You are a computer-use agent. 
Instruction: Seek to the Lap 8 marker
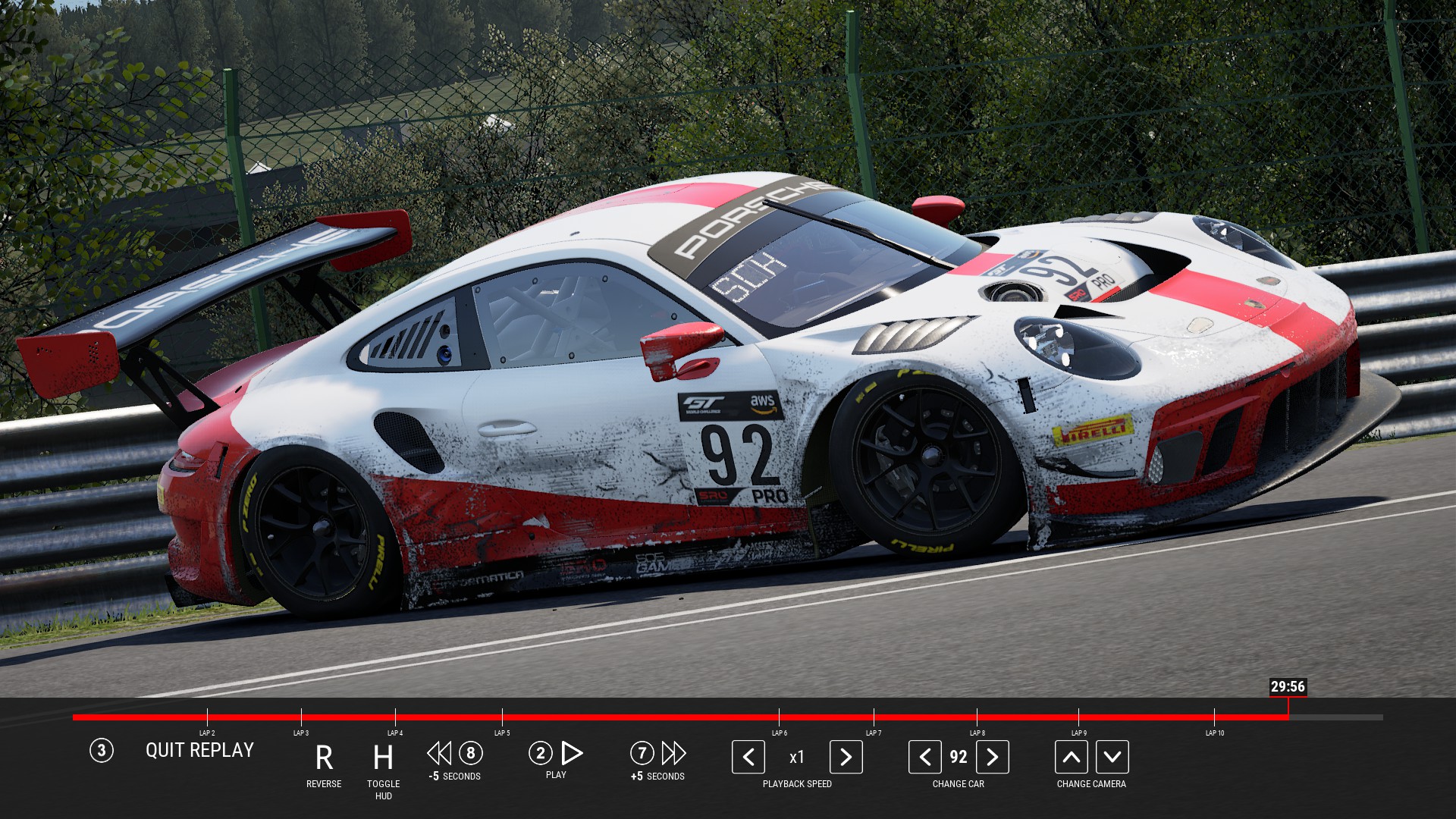[977, 717]
